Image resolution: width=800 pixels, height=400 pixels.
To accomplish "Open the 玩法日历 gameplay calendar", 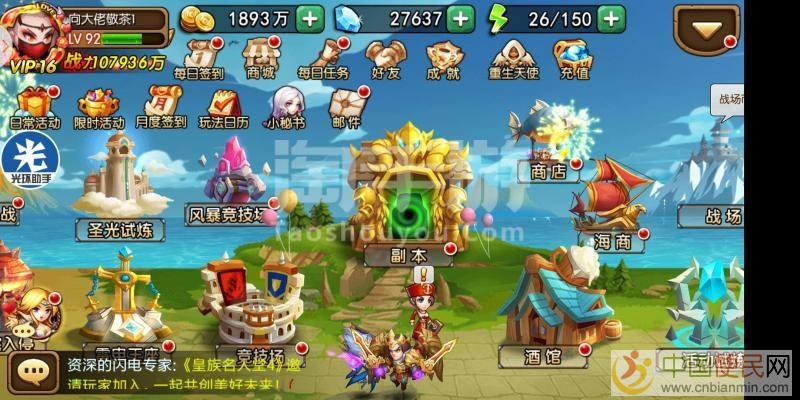I will click(x=221, y=106).
